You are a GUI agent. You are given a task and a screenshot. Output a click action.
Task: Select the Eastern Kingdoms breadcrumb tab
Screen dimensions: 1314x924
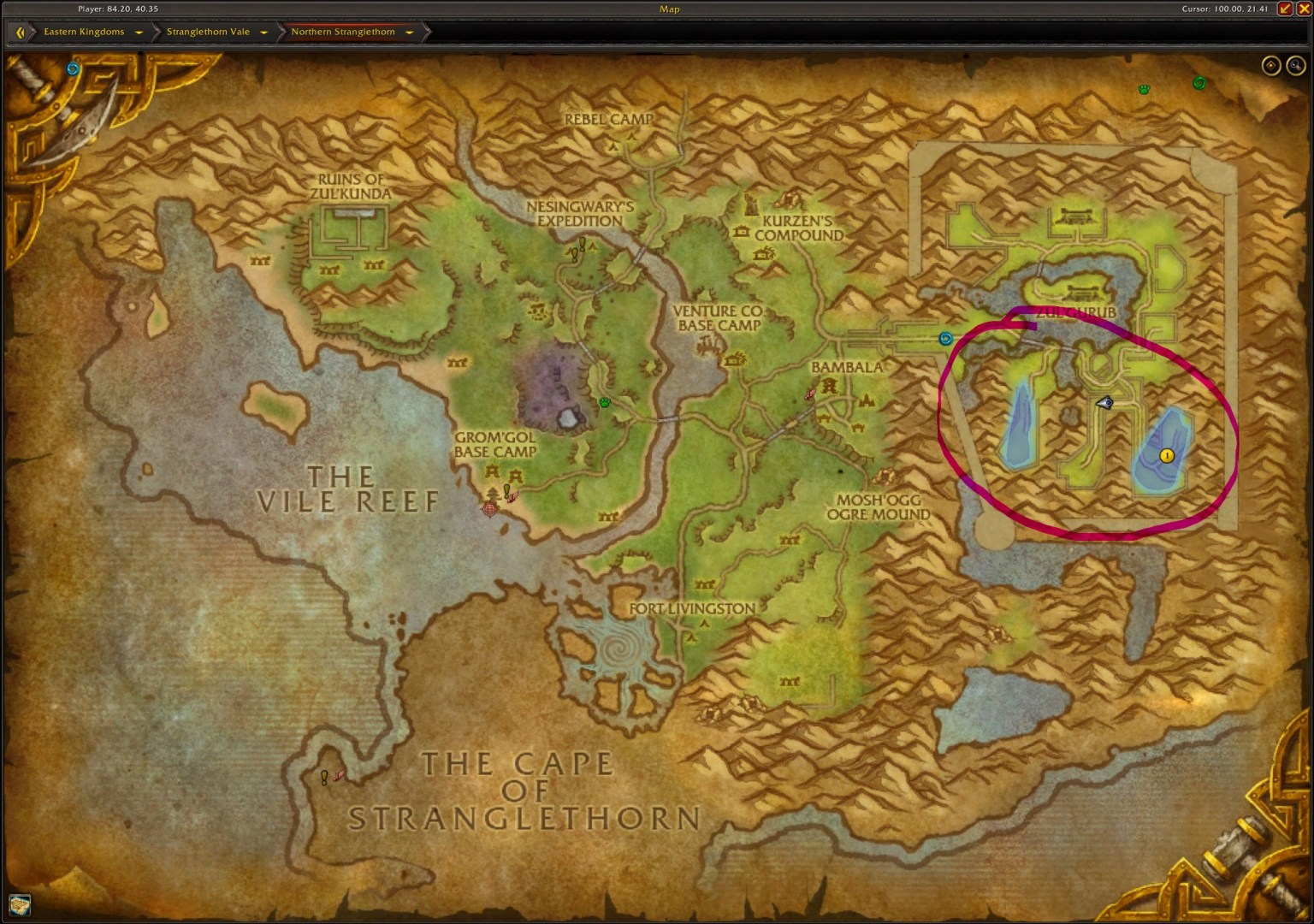pos(83,32)
